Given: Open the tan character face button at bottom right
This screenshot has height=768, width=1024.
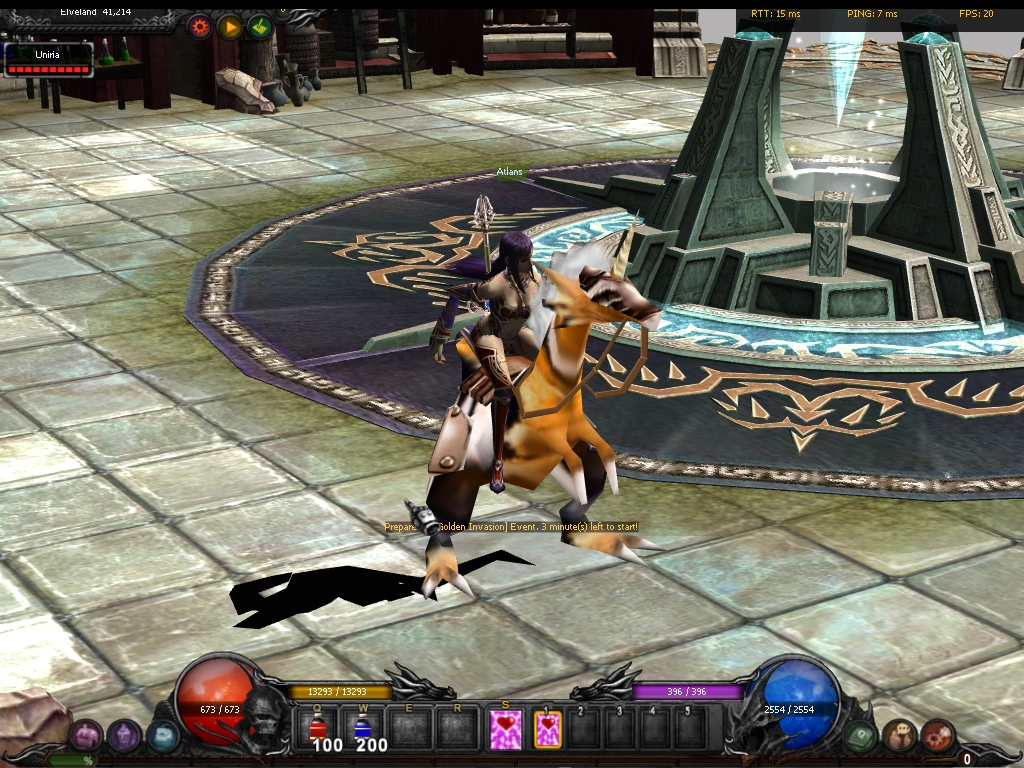Looking at the screenshot, I should (x=899, y=736).
